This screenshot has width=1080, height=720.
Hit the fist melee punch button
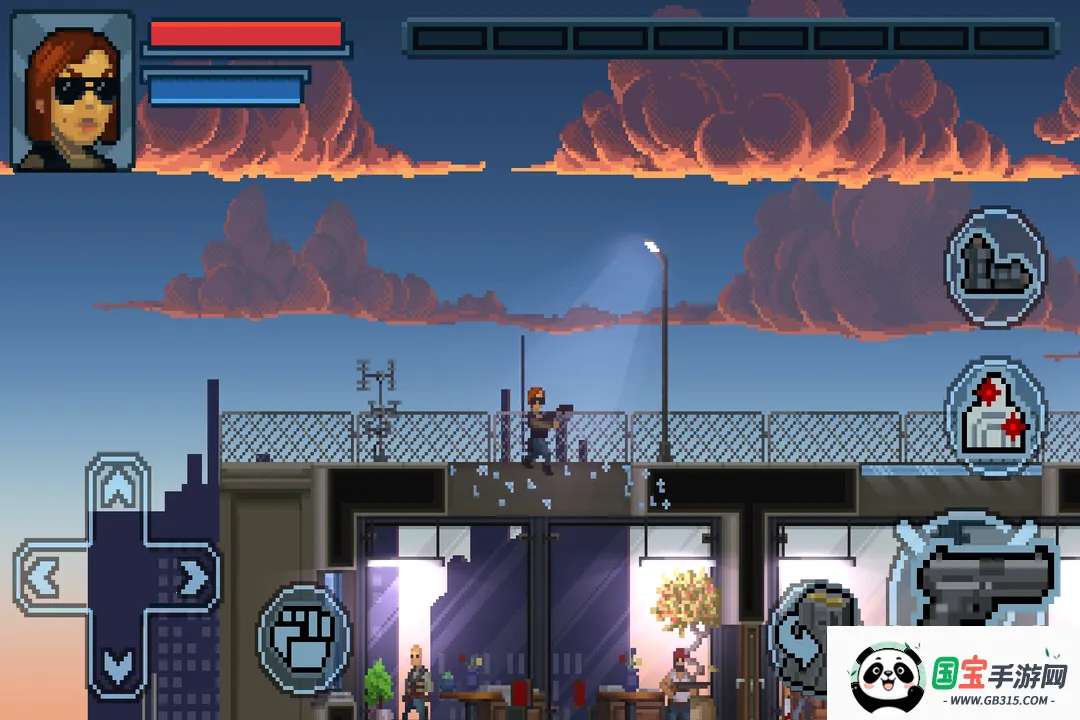303,637
